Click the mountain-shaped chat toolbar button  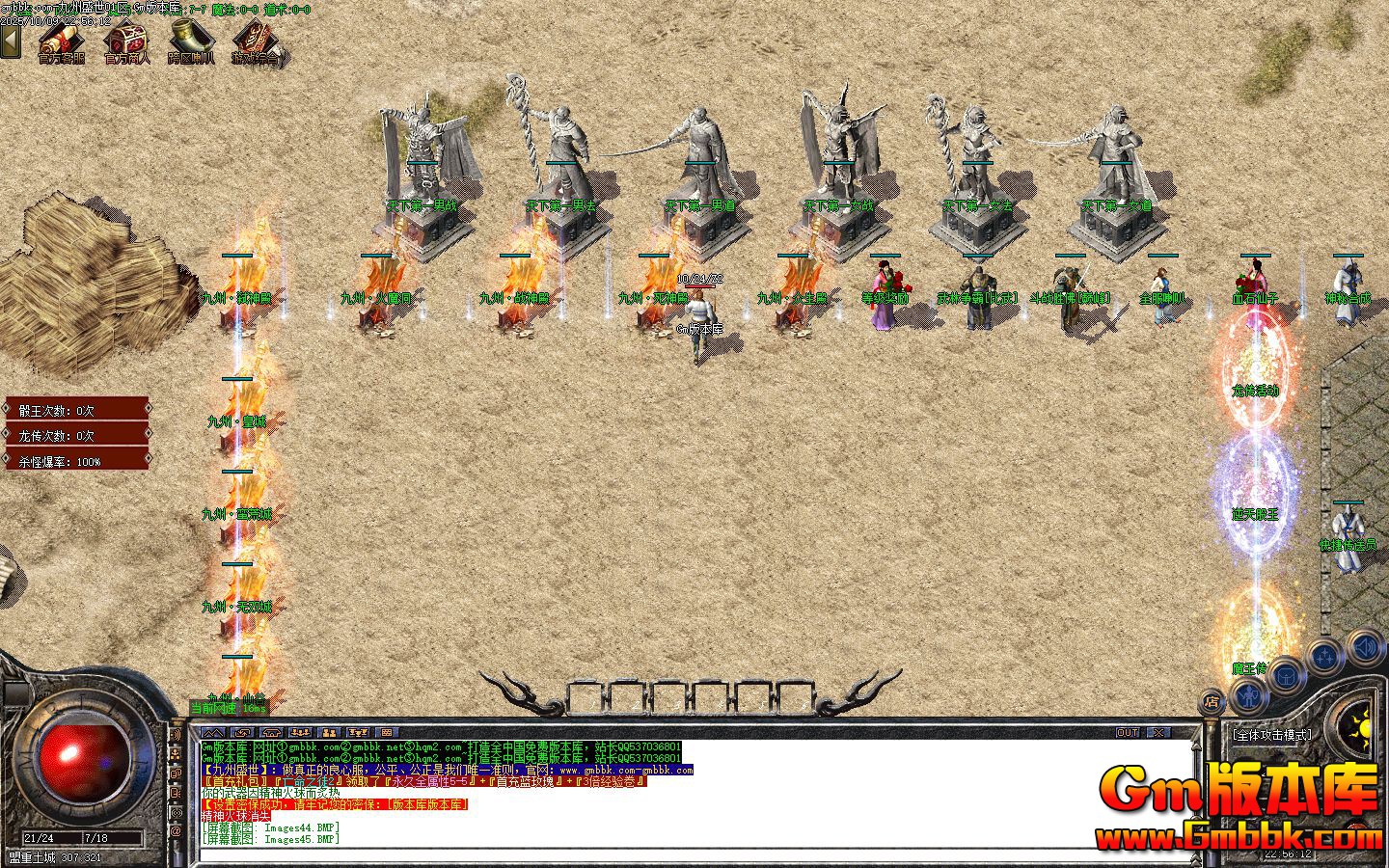[211, 733]
